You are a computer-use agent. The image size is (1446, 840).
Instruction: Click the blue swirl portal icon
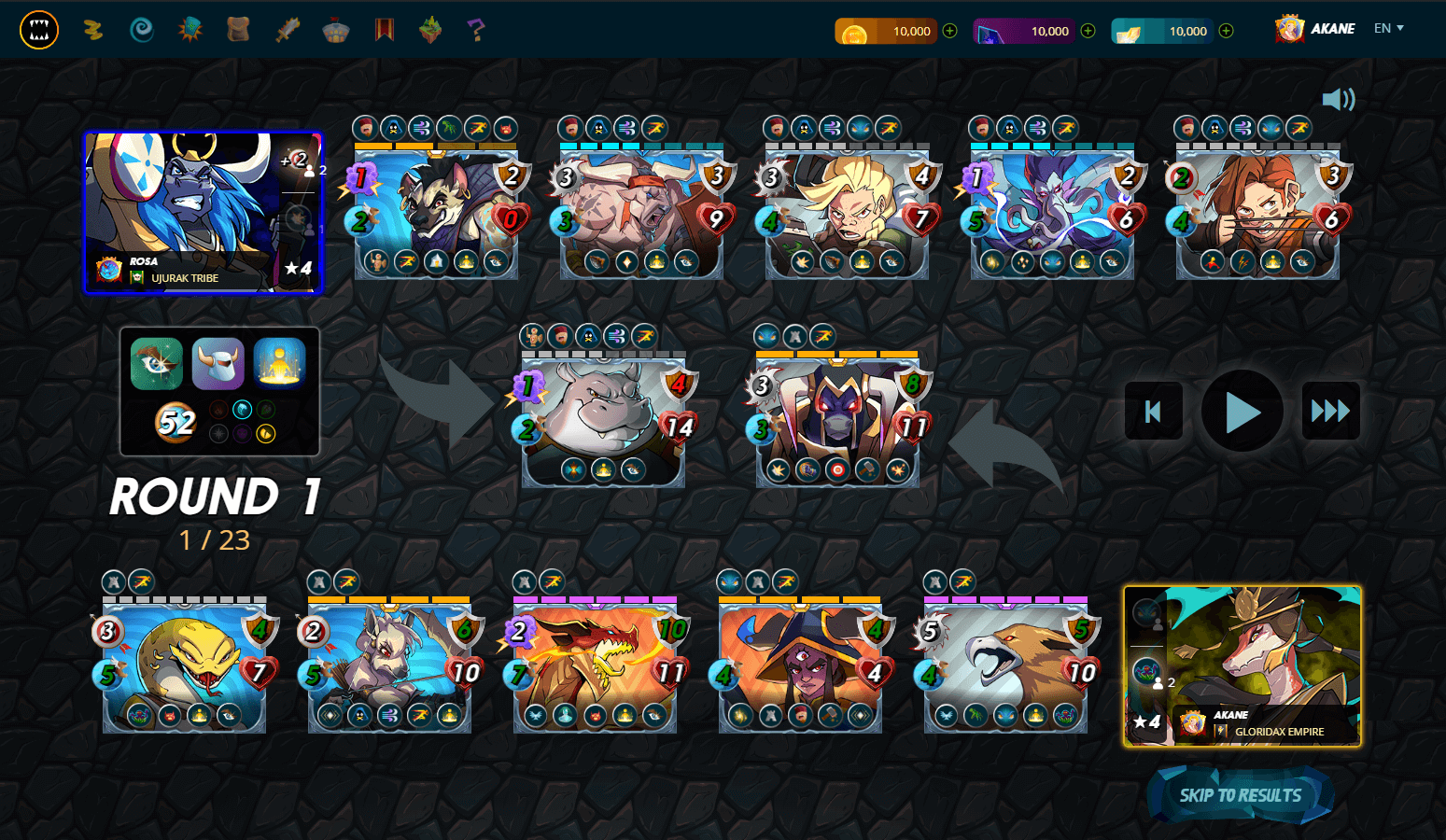(141, 29)
